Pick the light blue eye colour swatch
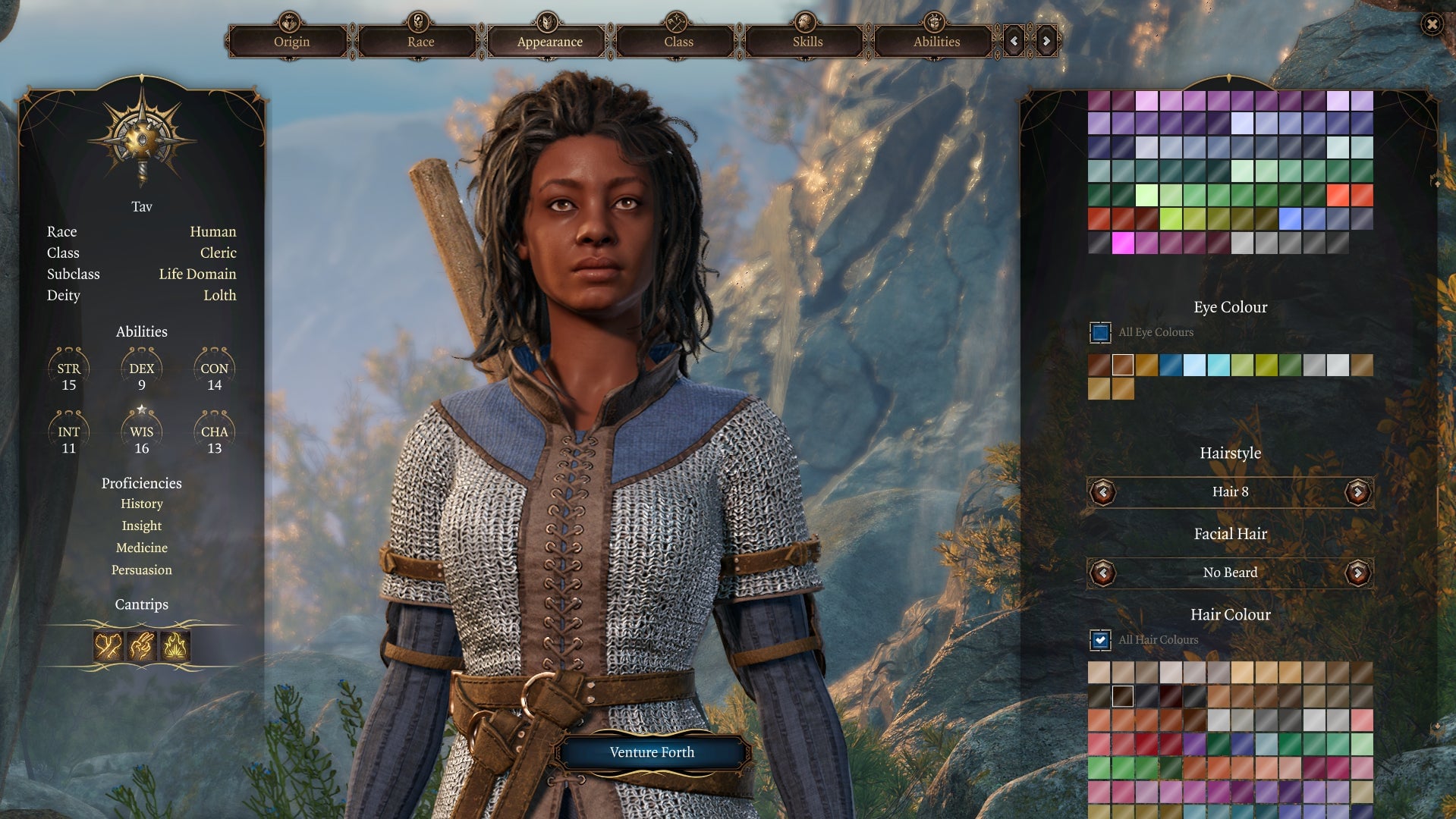1456x819 pixels. (1194, 365)
